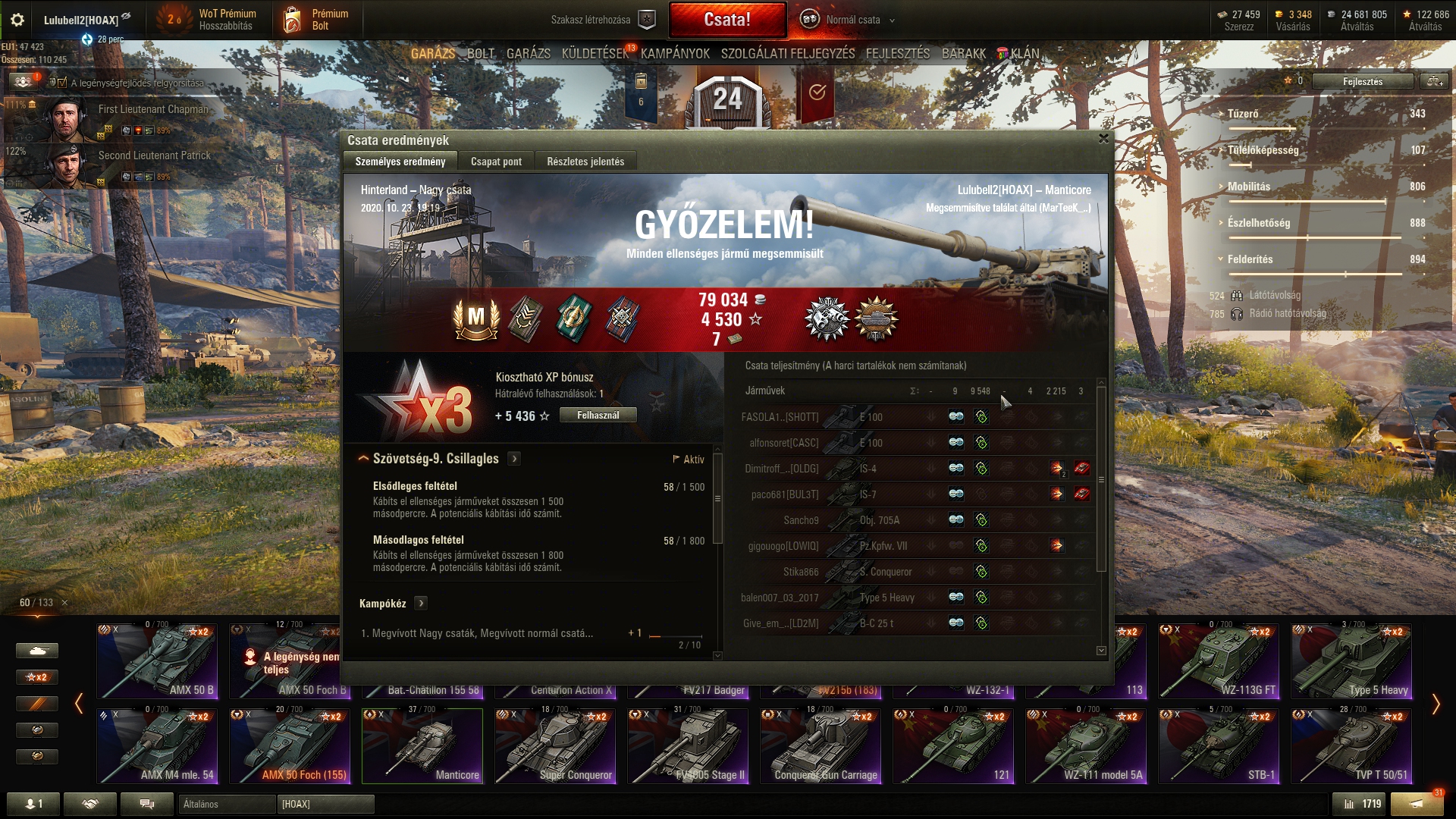Select the Super Conqueror tank in carousel
This screenshot has width=1456, height=819.
tap(555, 745)
